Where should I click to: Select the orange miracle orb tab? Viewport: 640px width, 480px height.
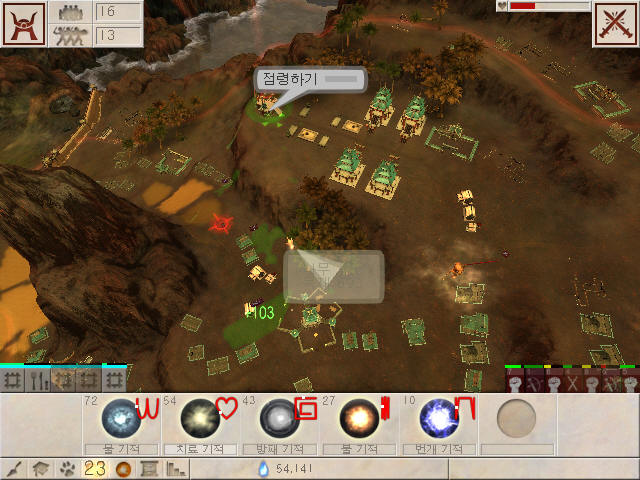pos(123,469)
